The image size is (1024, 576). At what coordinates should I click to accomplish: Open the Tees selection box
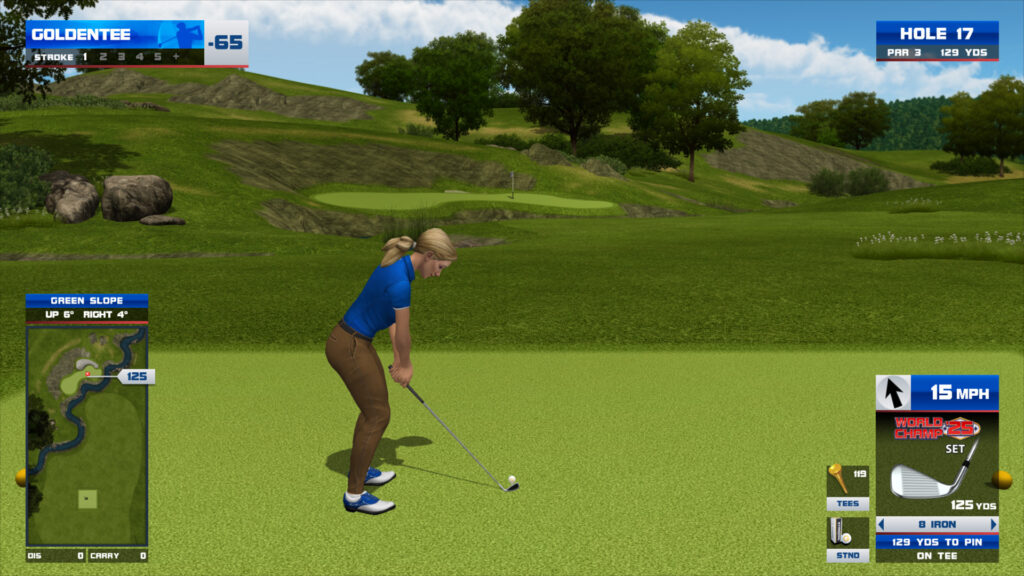coord(847,488)
